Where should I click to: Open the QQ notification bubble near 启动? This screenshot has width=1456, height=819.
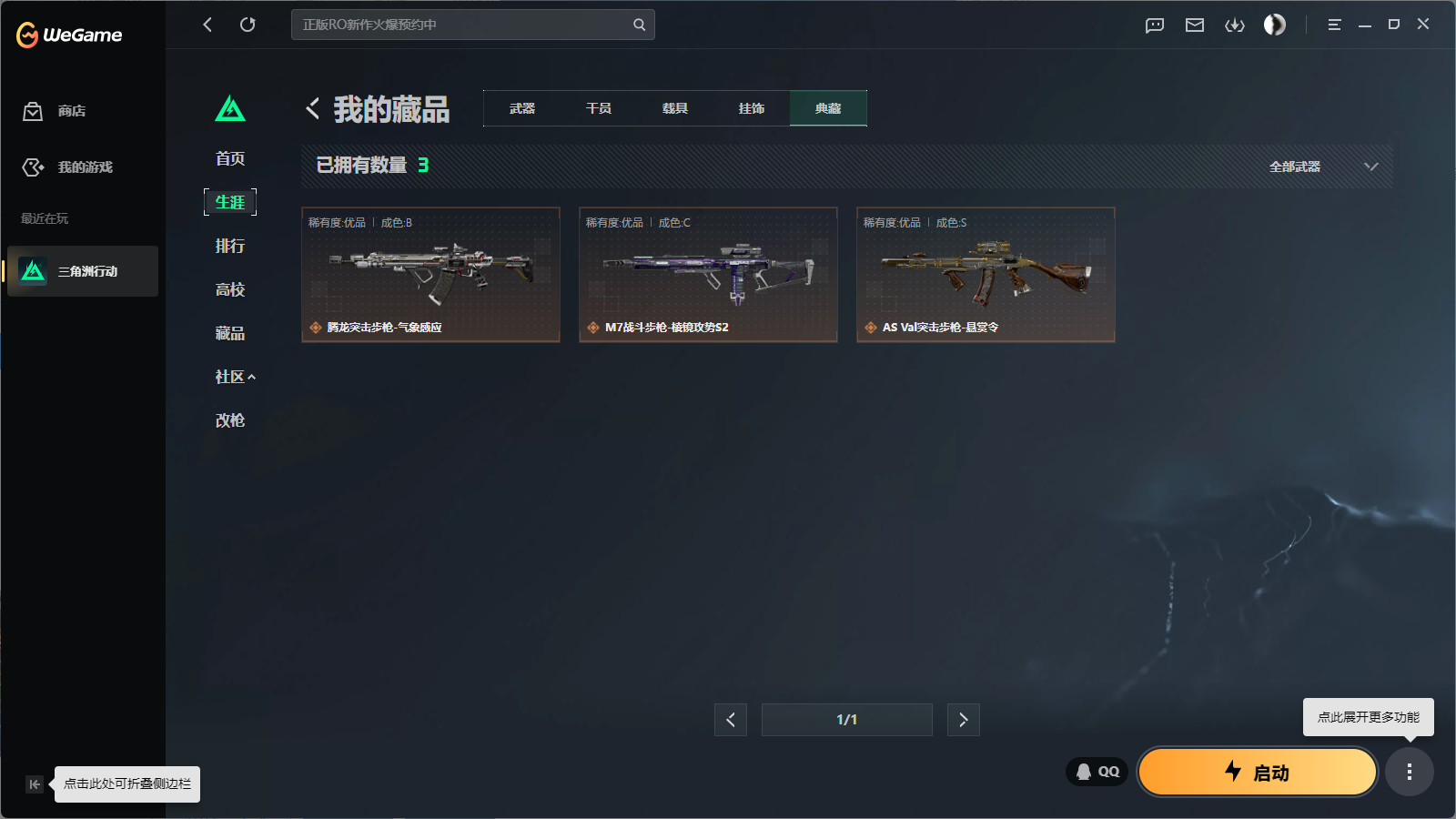1096,771
